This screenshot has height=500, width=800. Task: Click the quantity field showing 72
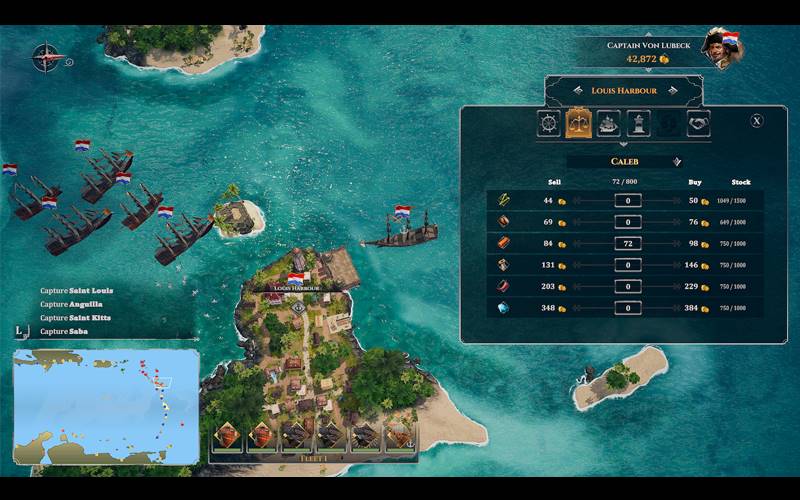coord(628,243)
